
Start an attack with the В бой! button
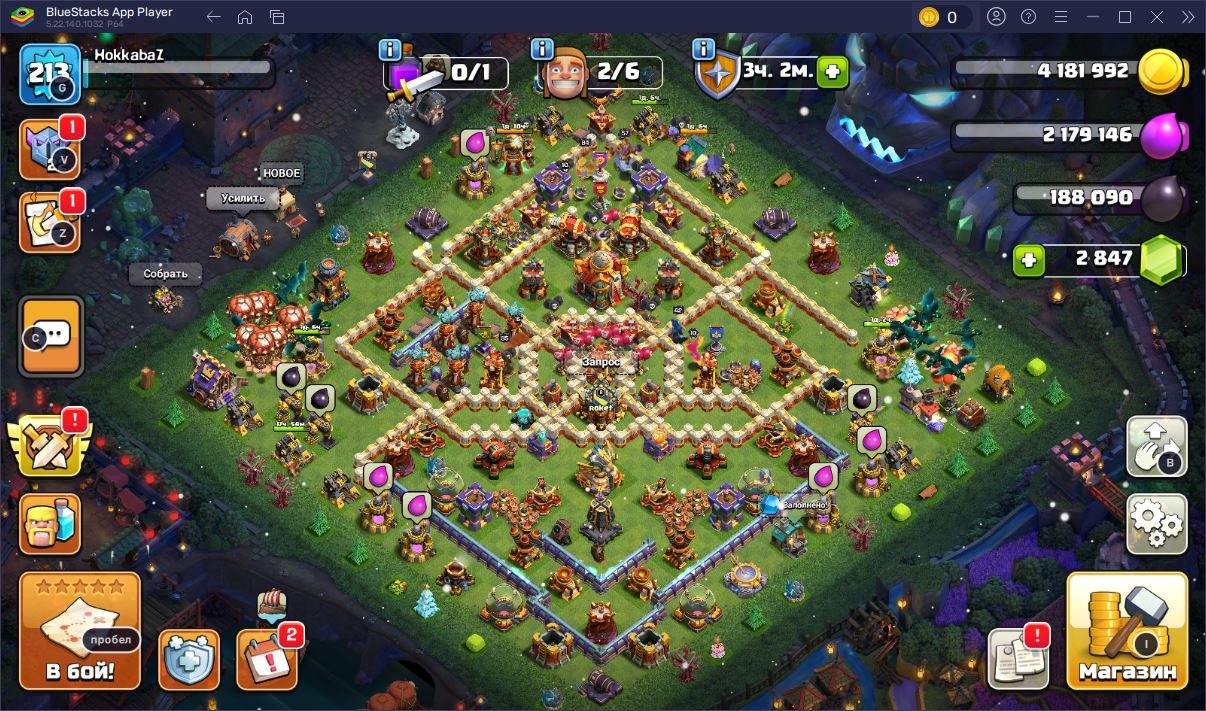pos(80,631)
